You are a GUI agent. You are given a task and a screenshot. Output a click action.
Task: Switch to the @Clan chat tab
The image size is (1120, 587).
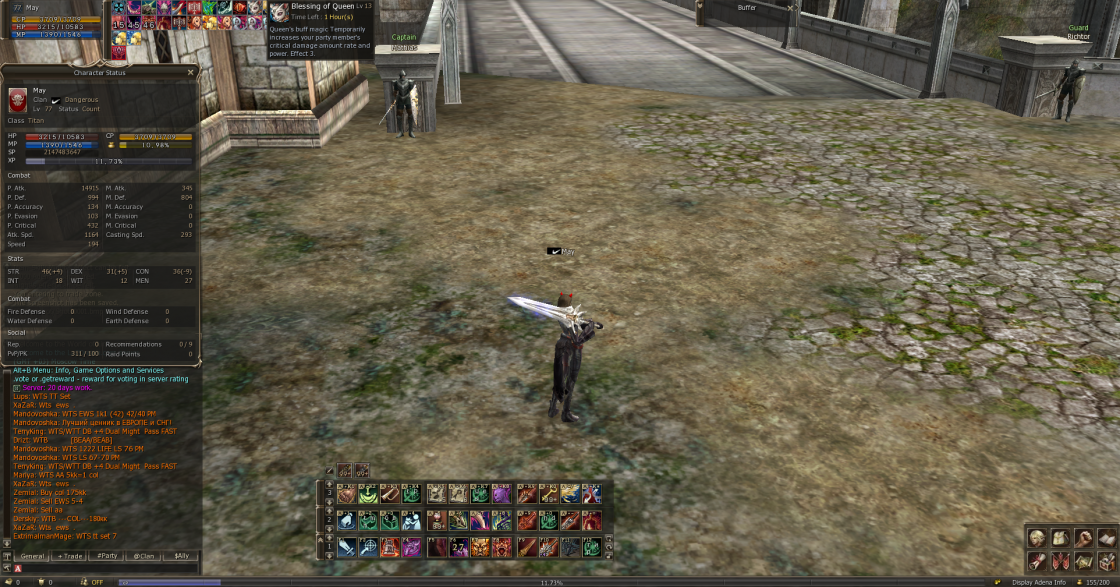tap(143, 555)
